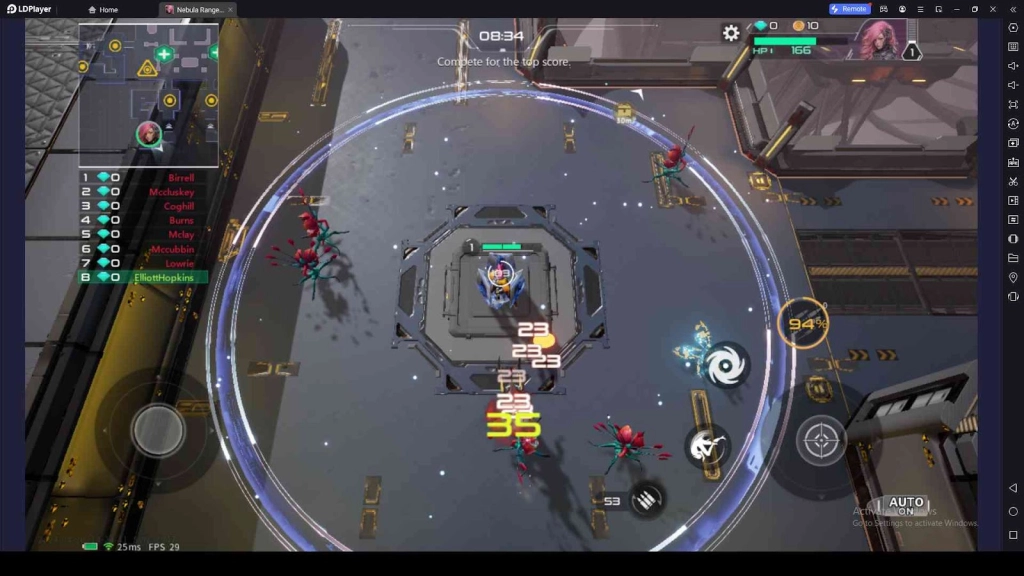This screenshot has width=1024, height=576.
Task: Activate the swirling vortex skill
Action: [x=726, y=364]
